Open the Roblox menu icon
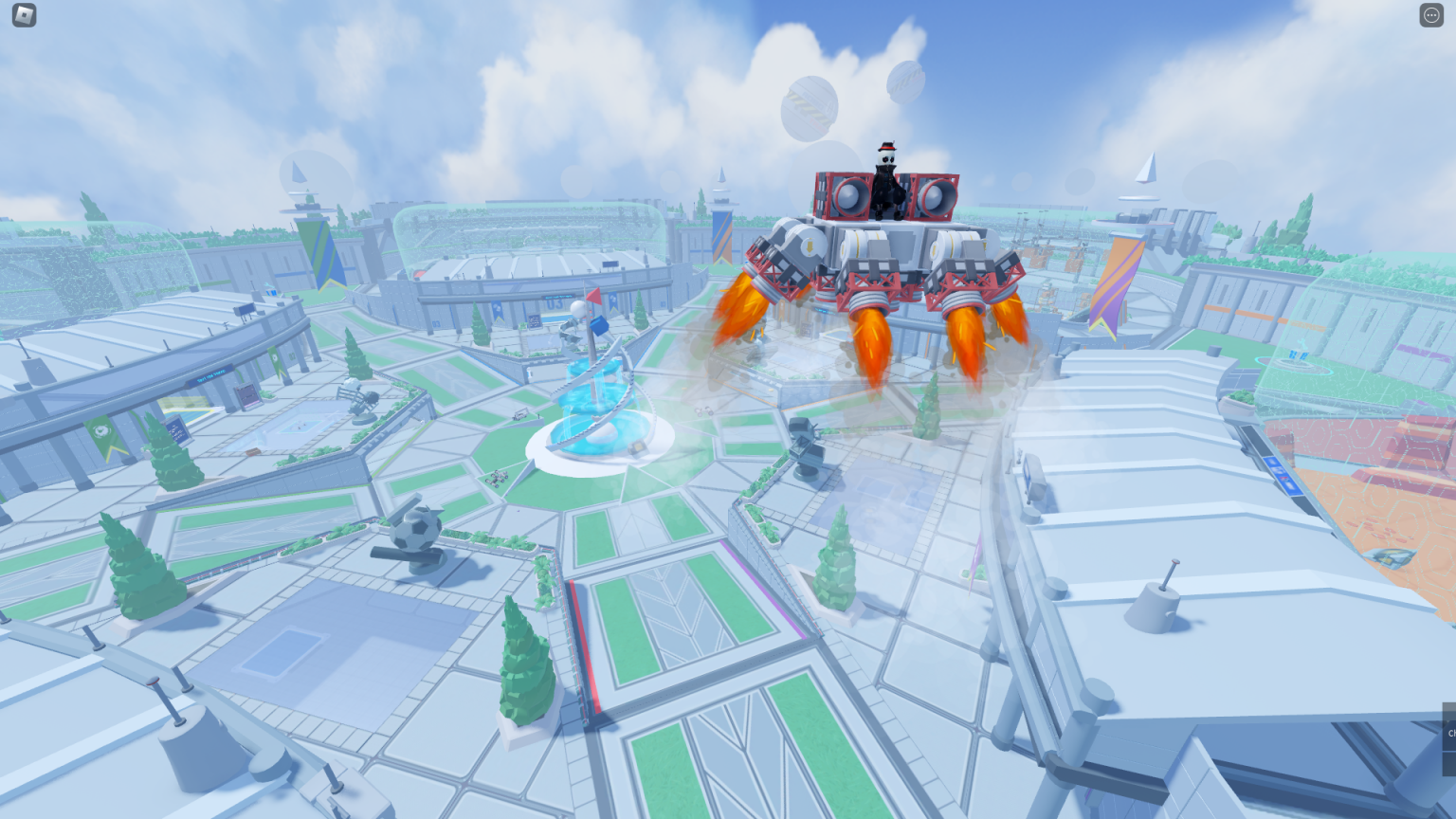This screenshot has width=1456, height=819. point(23,15)
